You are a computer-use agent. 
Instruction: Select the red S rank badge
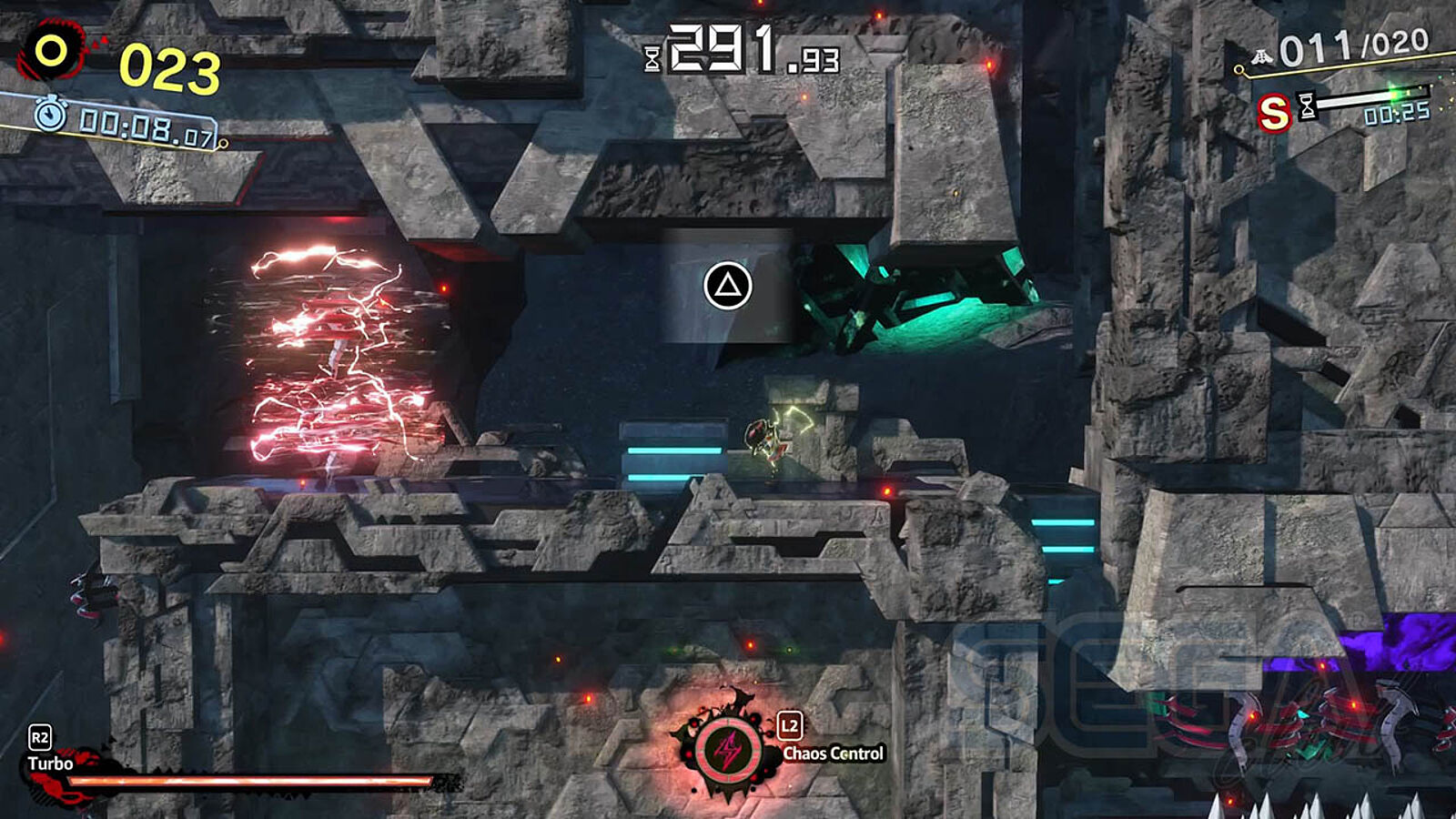click(x=1273, y=114)
